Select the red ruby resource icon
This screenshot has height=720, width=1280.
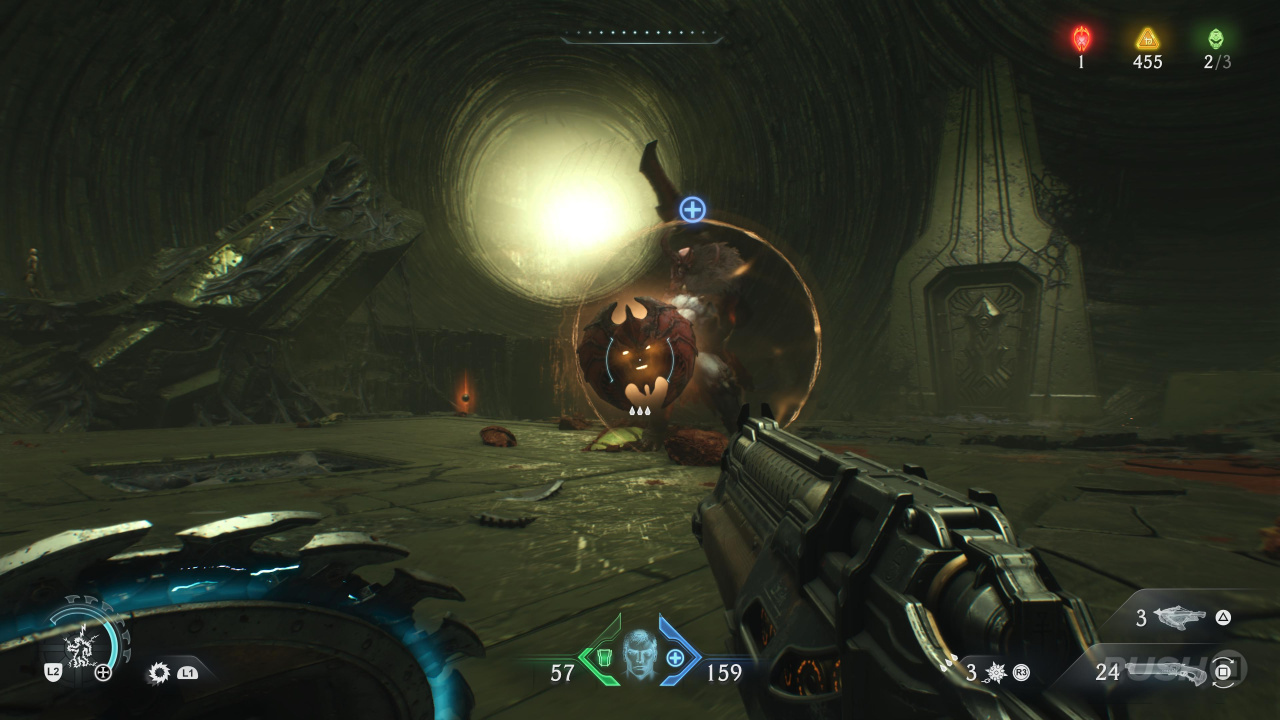1081,38
